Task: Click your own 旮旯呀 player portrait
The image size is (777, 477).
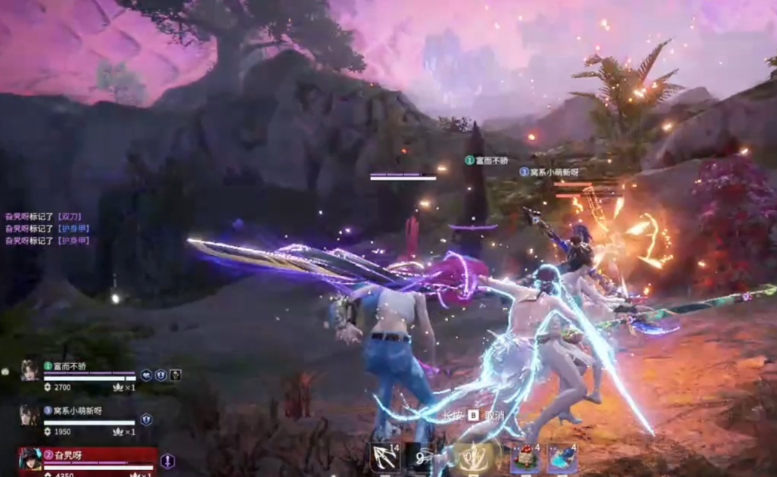Action: click(x=29, y=460)
